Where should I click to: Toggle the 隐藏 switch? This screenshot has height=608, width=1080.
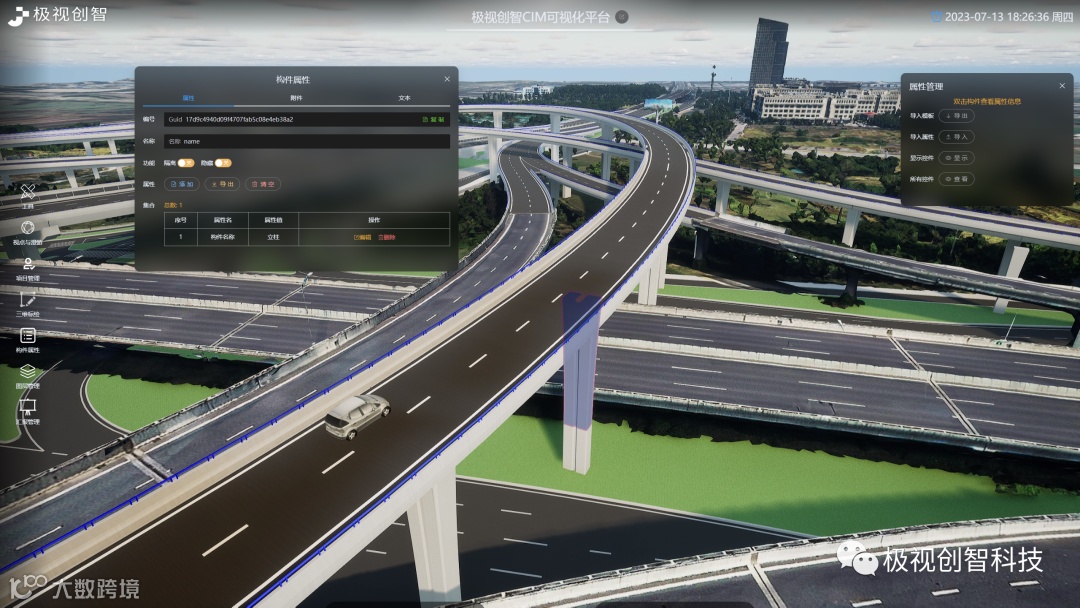pos(222,162)
